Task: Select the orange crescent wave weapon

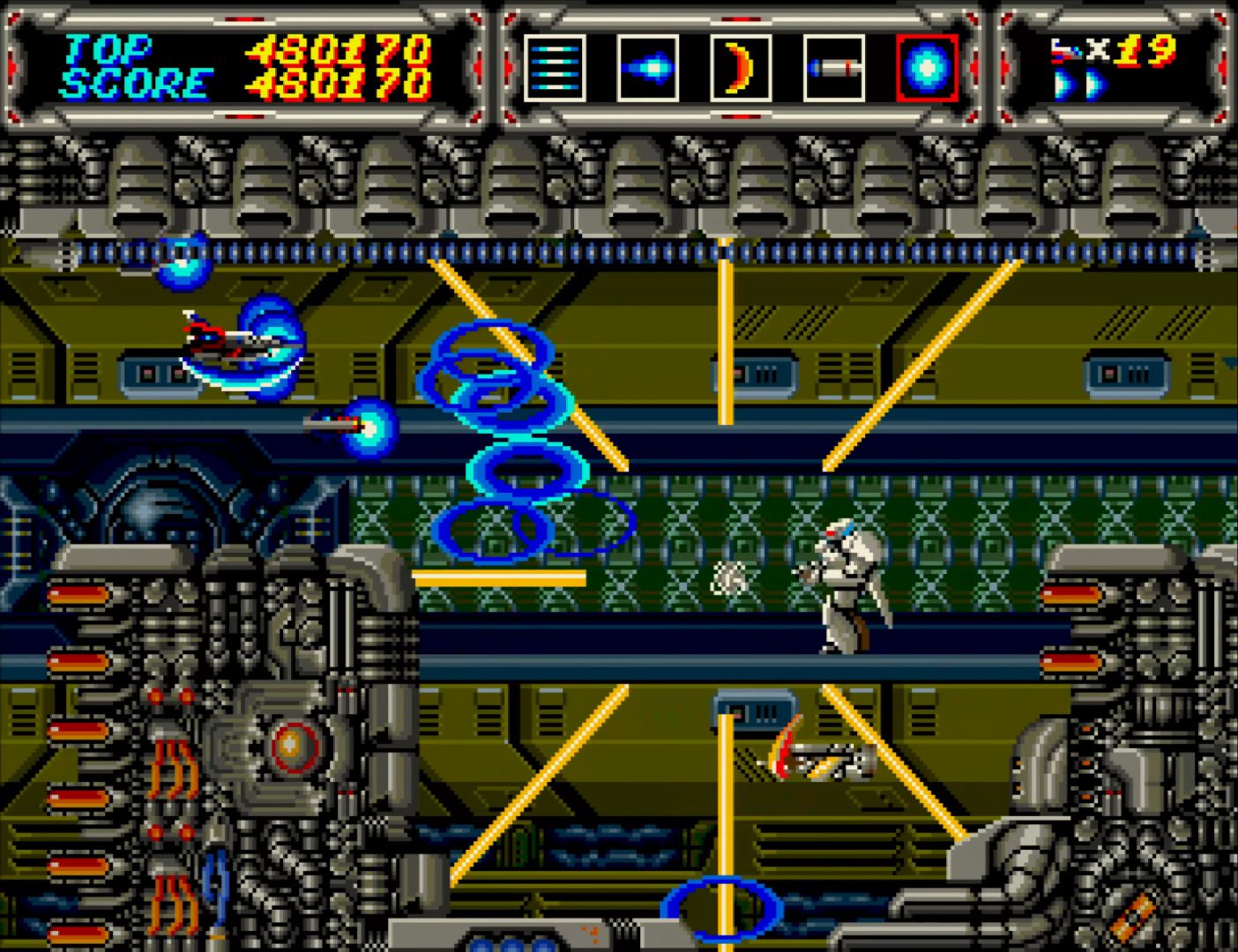Action: click(741, 68)
